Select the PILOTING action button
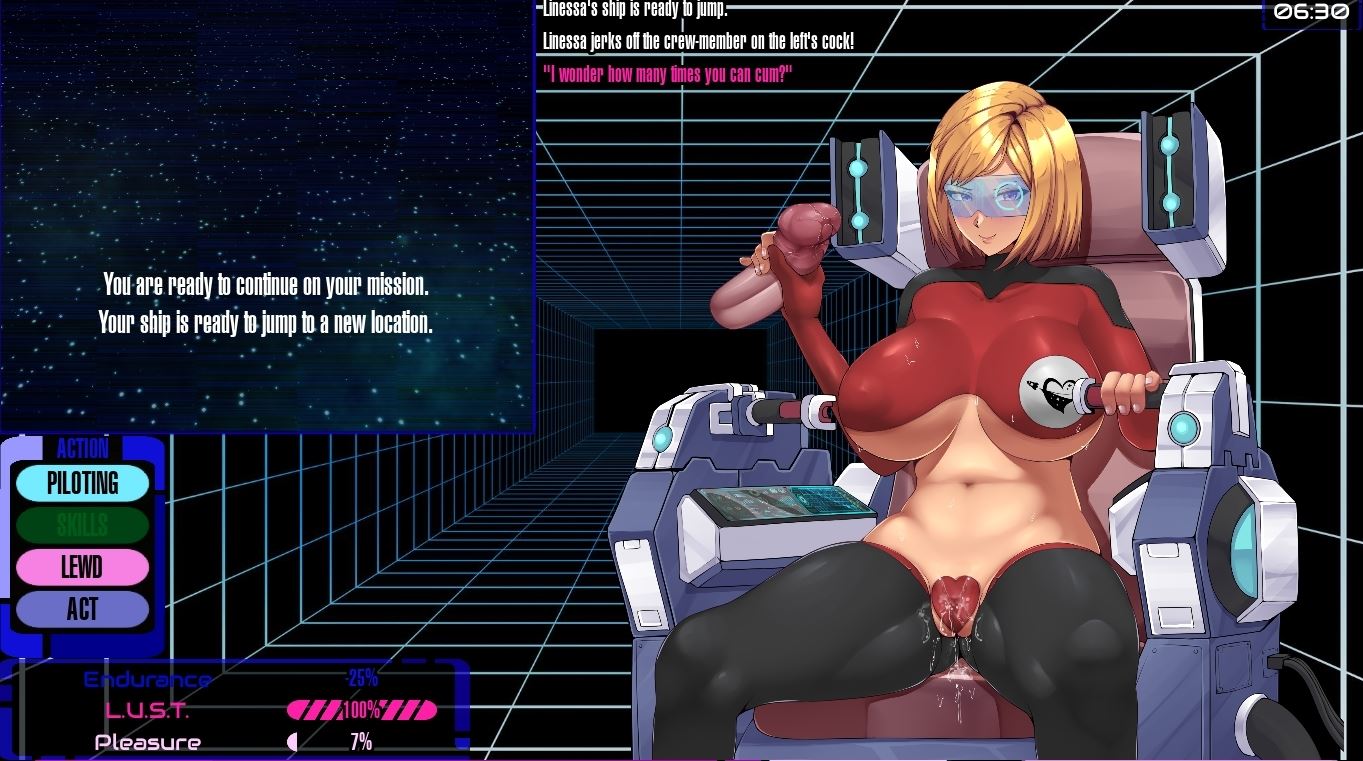The height and width of the screenshot is (761, 1363). (82, 483)
